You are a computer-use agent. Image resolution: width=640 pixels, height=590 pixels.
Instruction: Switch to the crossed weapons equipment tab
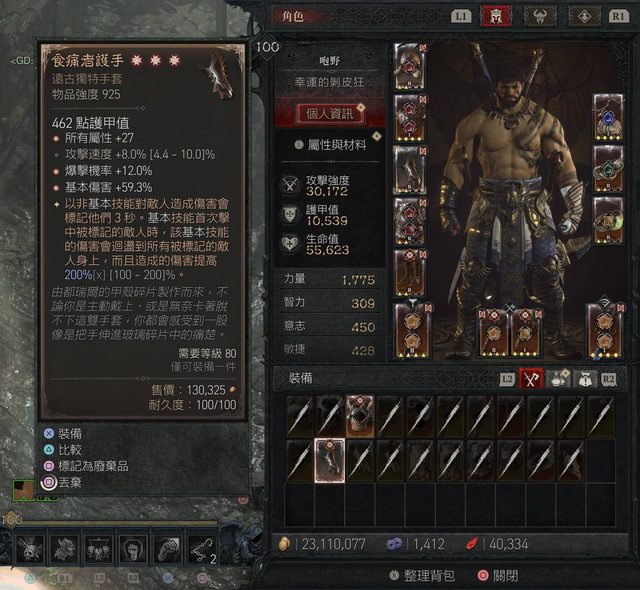pyautogui.click(x=531, y=379)
